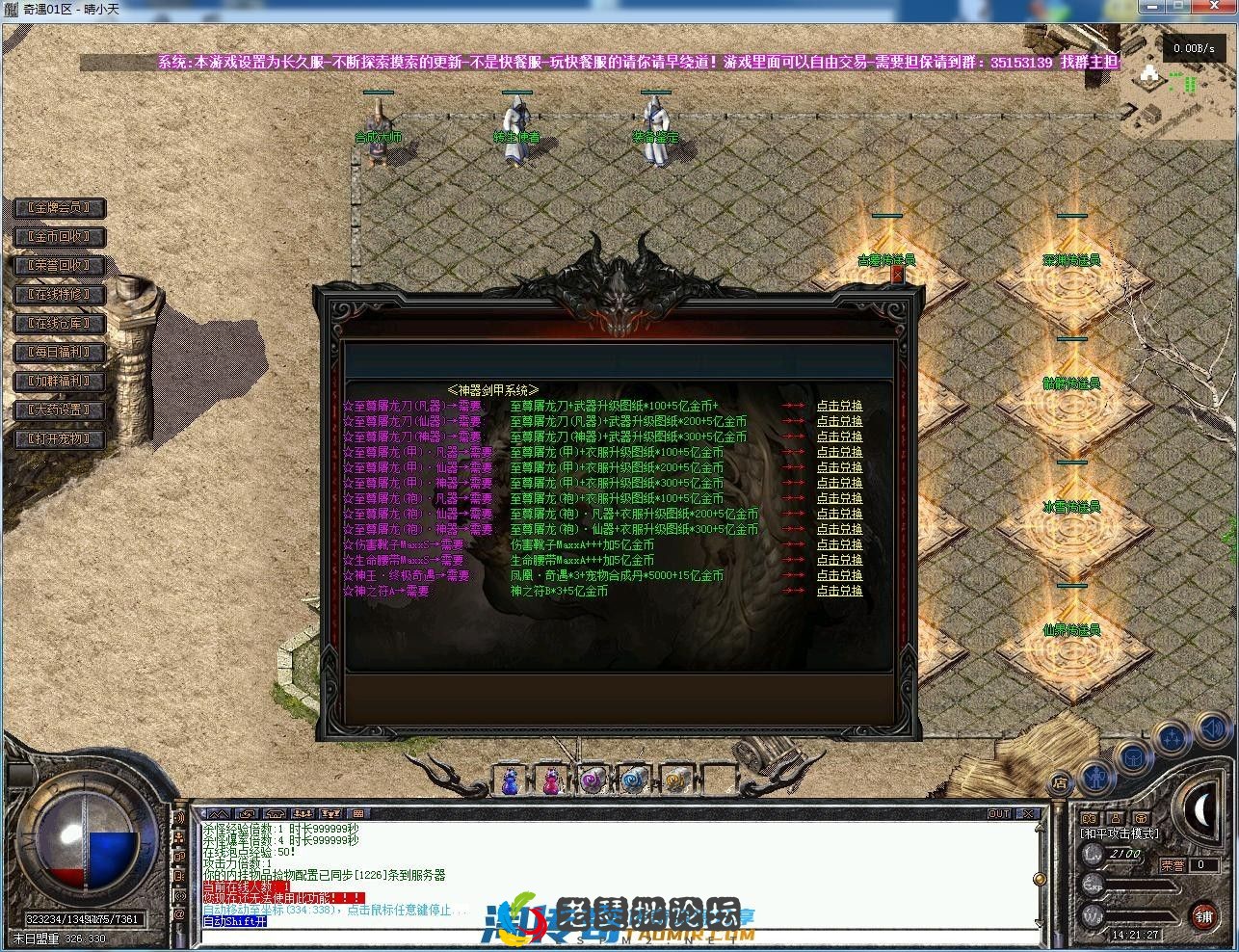Choose 点击兑换 on the 神之符A row
The image size is (1239, 952).
(x=839, y=592)
